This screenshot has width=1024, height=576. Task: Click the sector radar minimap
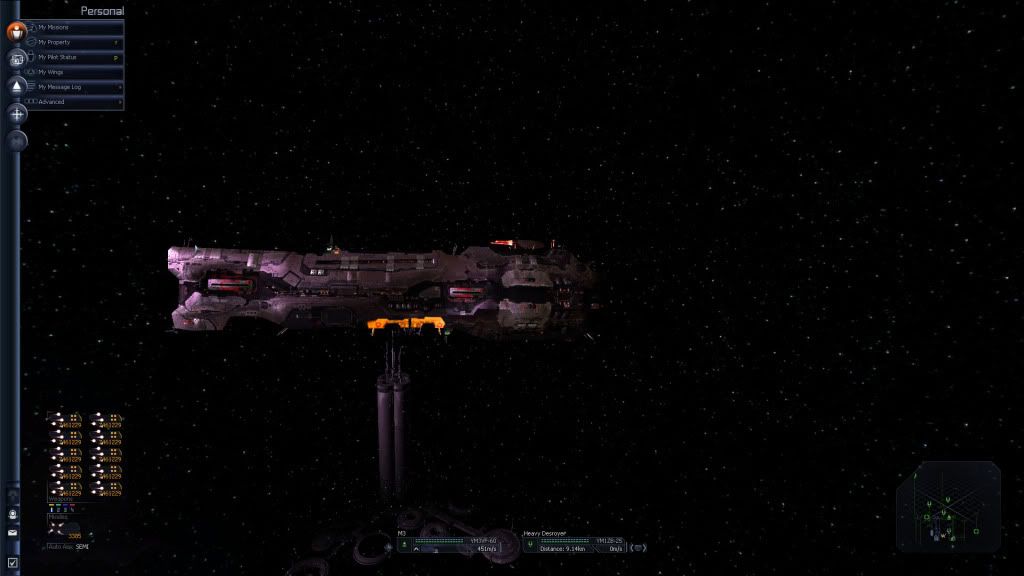[947, 507]
